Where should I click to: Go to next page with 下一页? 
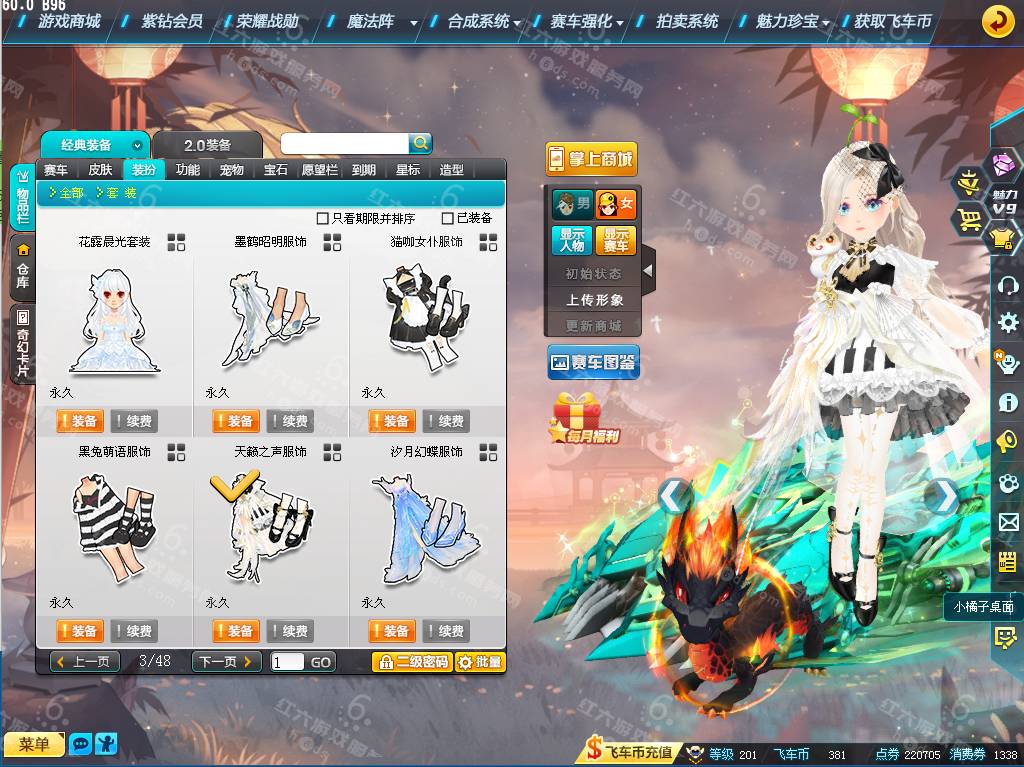pyautogui.click(x=226, y=662)
